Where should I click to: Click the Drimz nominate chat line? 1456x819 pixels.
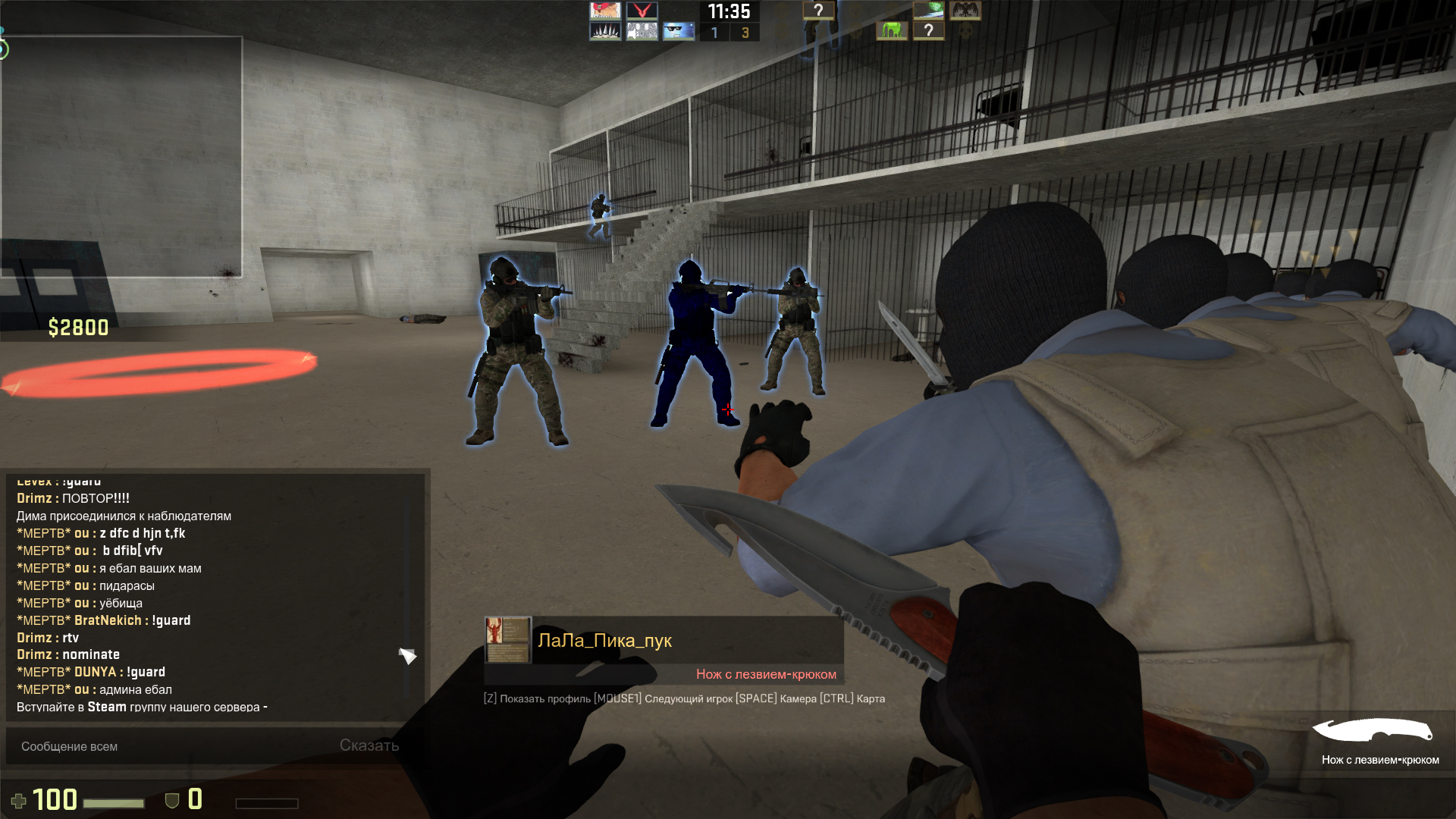(x=68, y=654)
